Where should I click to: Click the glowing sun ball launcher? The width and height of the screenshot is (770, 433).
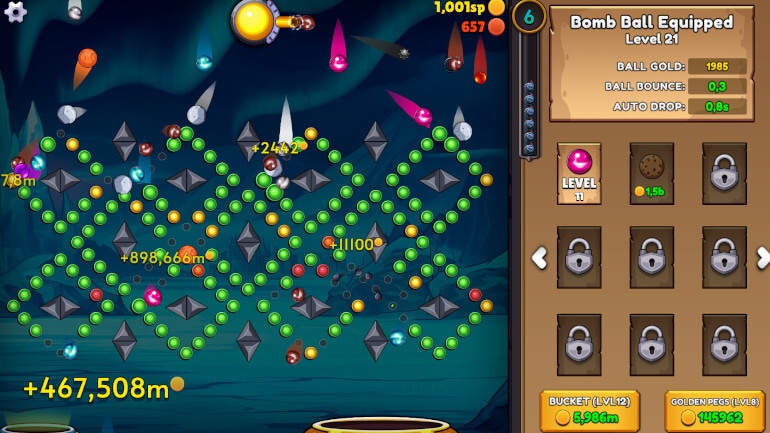(x=254, y=19)
